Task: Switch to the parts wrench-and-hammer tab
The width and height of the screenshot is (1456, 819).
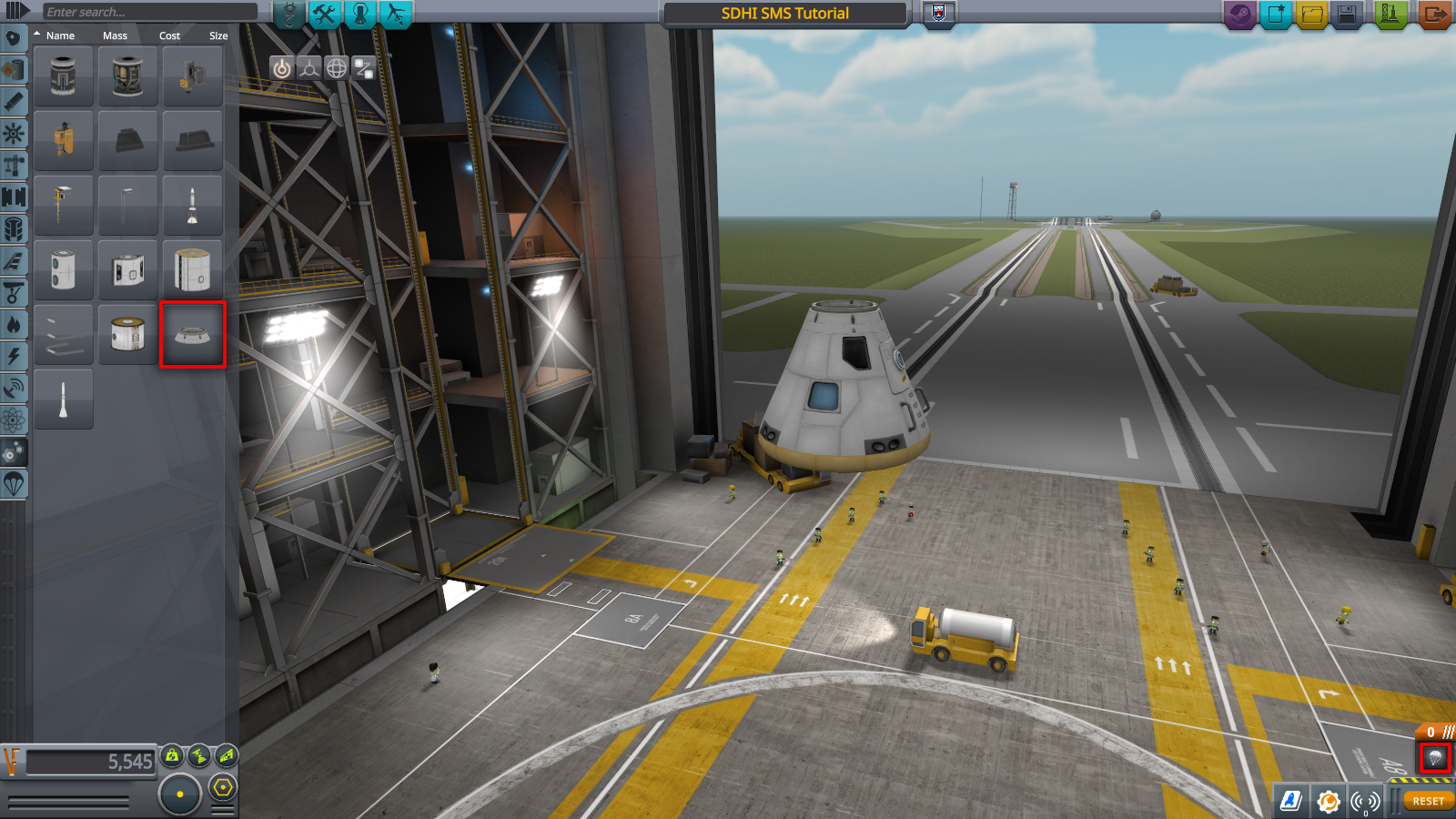Action: click(324, 14)
